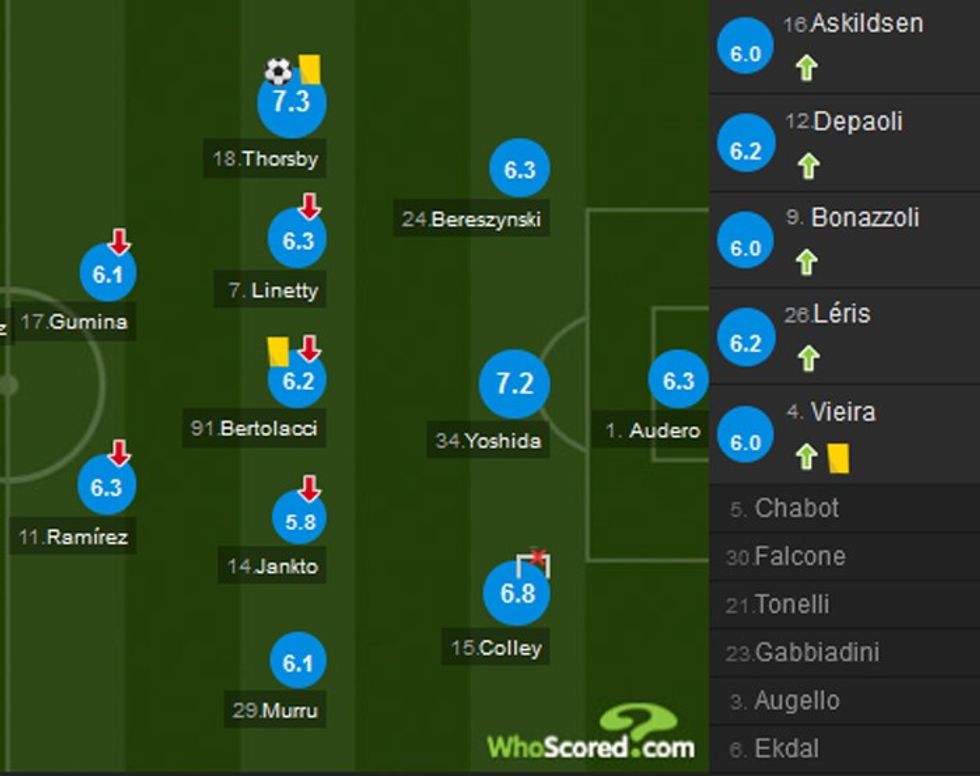
Task: Open Linetty's player rating marker
Action: (x=298, y=241)
